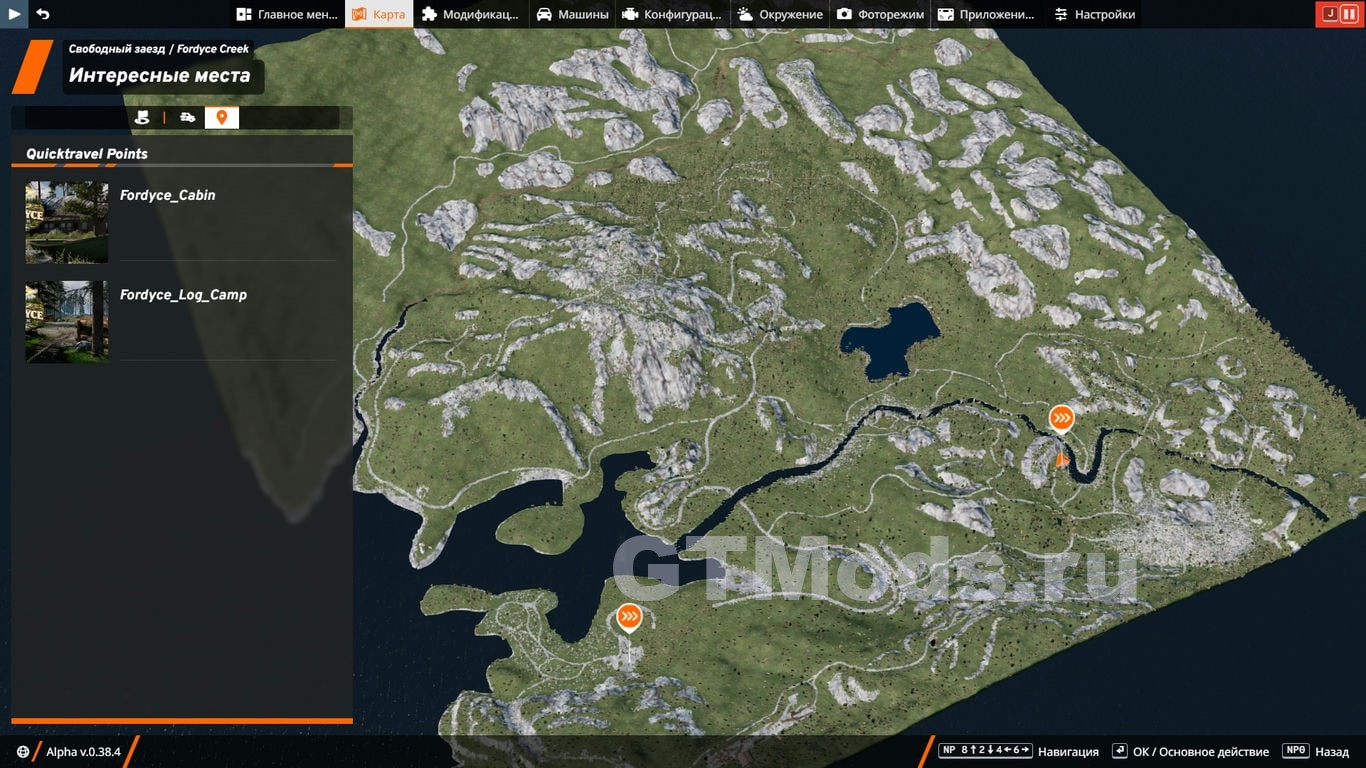Switch to the flag missions filter tab
Image resolution: width=1366 pixels, height=768 pixels.
pyautogui.click(x=142, y=118)
